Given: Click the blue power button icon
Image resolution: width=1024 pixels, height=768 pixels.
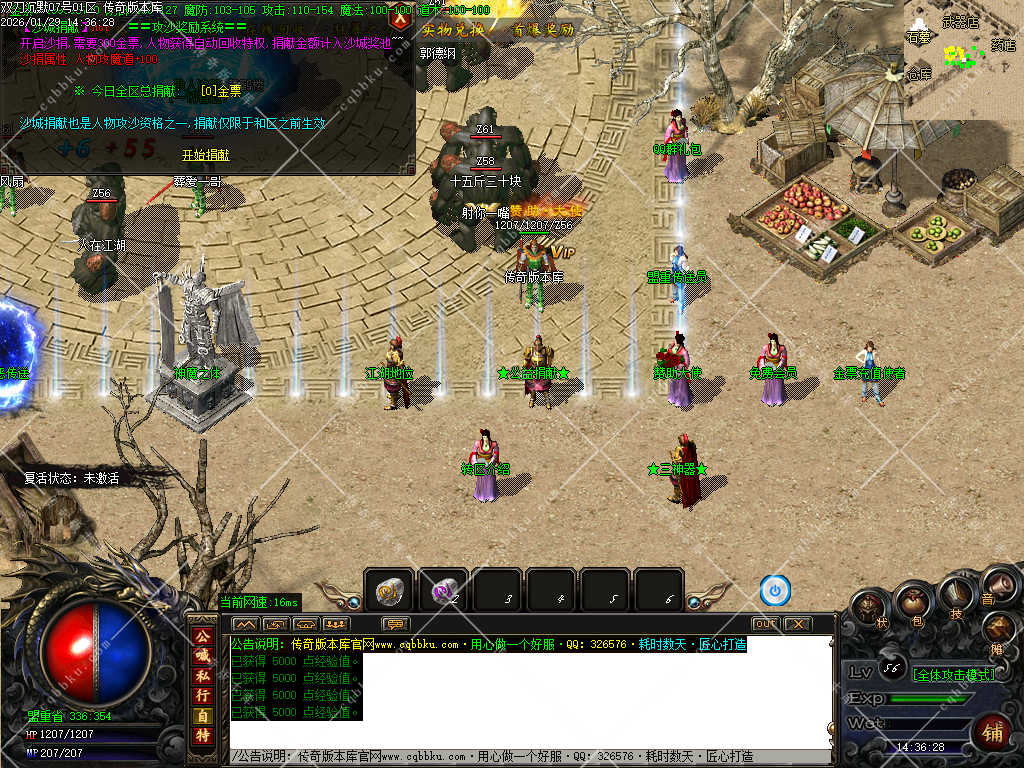Looking at the screenshot, I should coord(775,590).
